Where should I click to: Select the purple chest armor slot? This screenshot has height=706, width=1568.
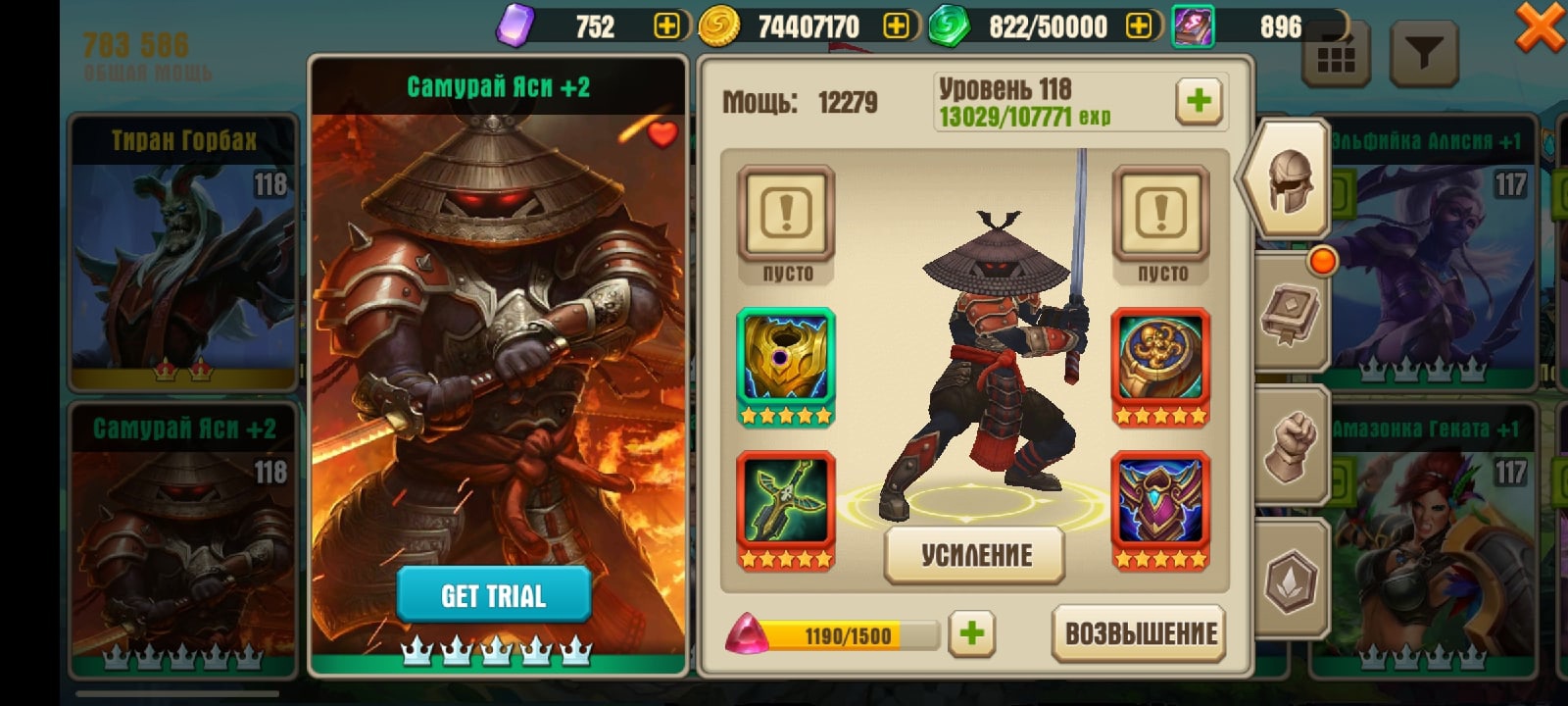point(1160,509)
